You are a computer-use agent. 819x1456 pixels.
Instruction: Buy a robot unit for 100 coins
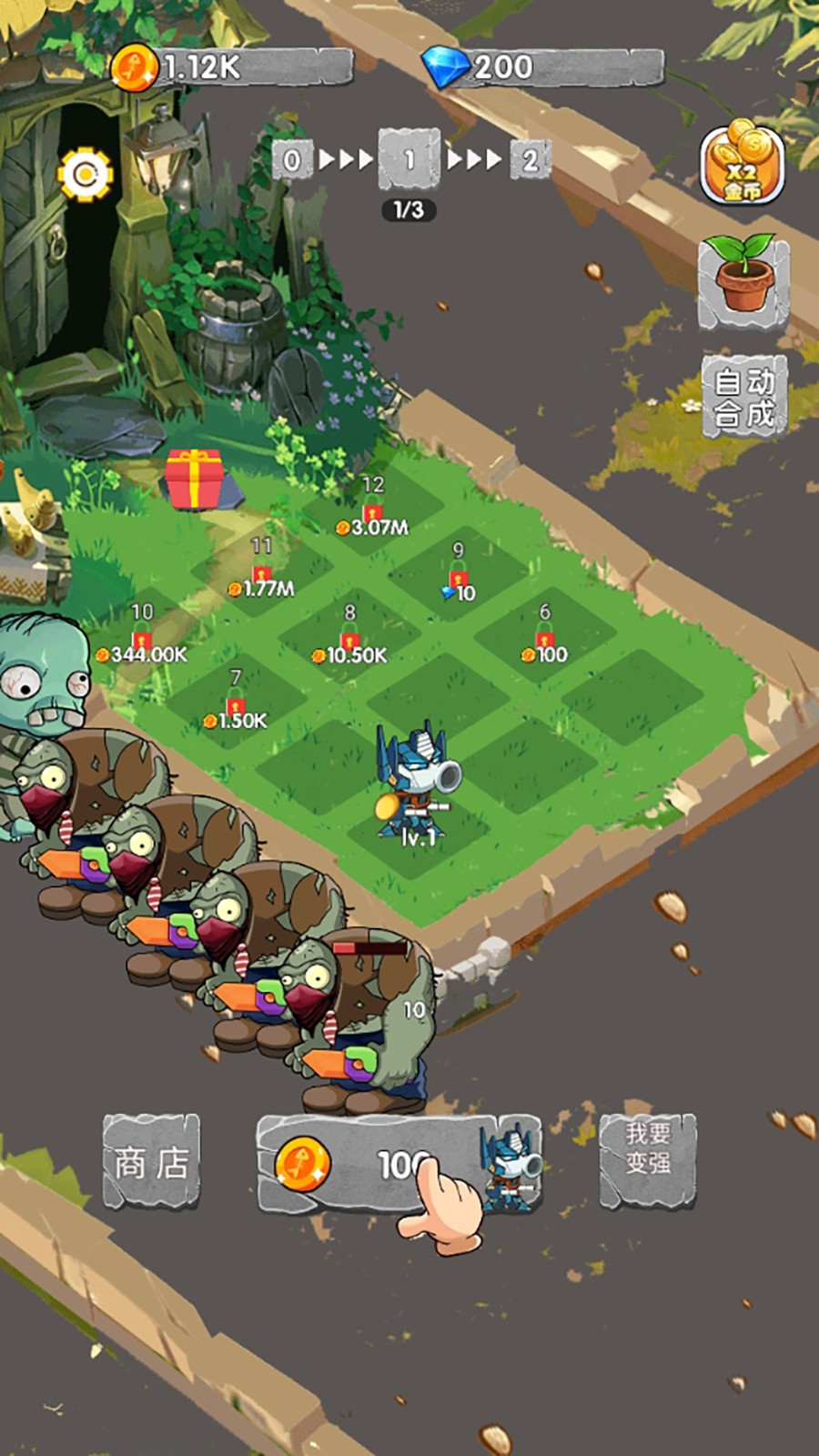point(399,1164)
